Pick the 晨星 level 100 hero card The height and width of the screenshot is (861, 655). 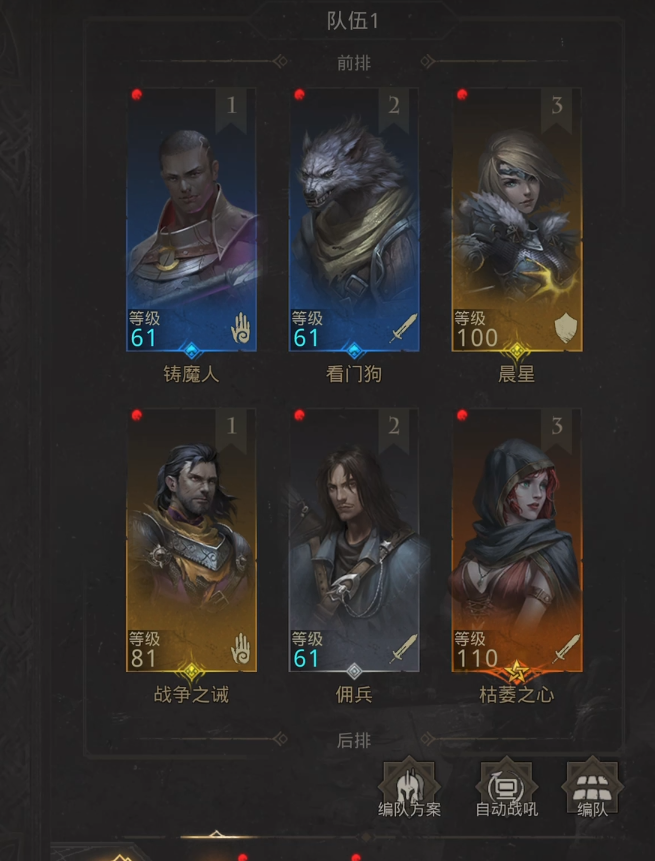[x=517, y=220]
